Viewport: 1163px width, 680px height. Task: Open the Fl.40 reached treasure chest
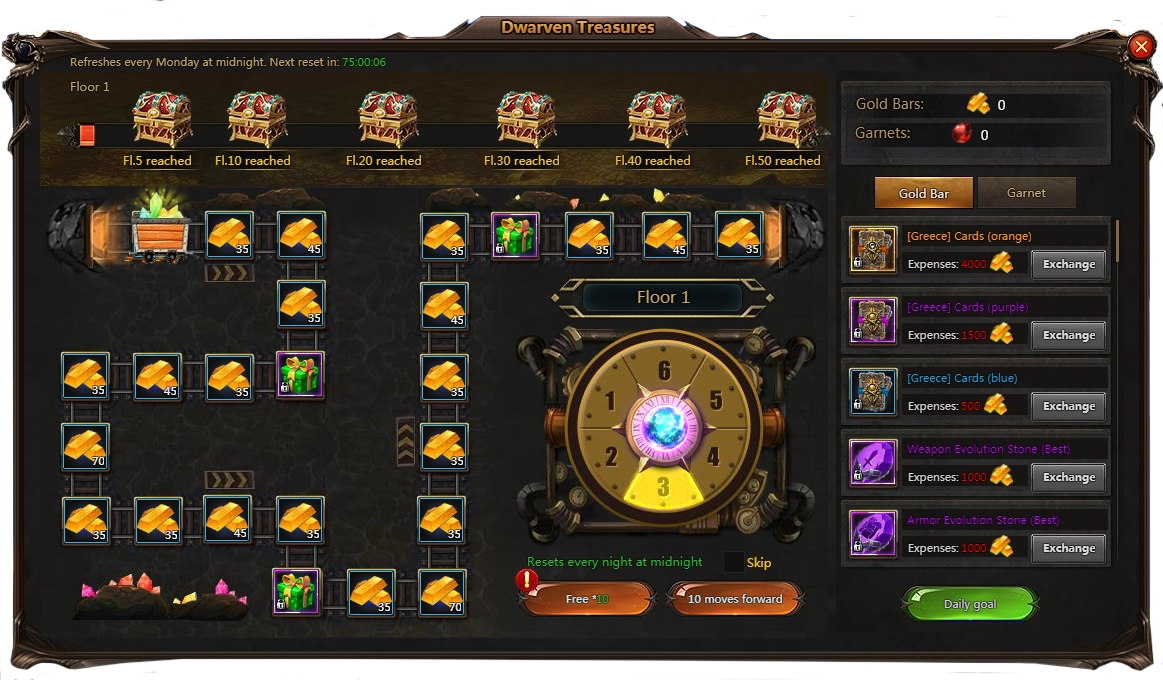click(657, 120)
